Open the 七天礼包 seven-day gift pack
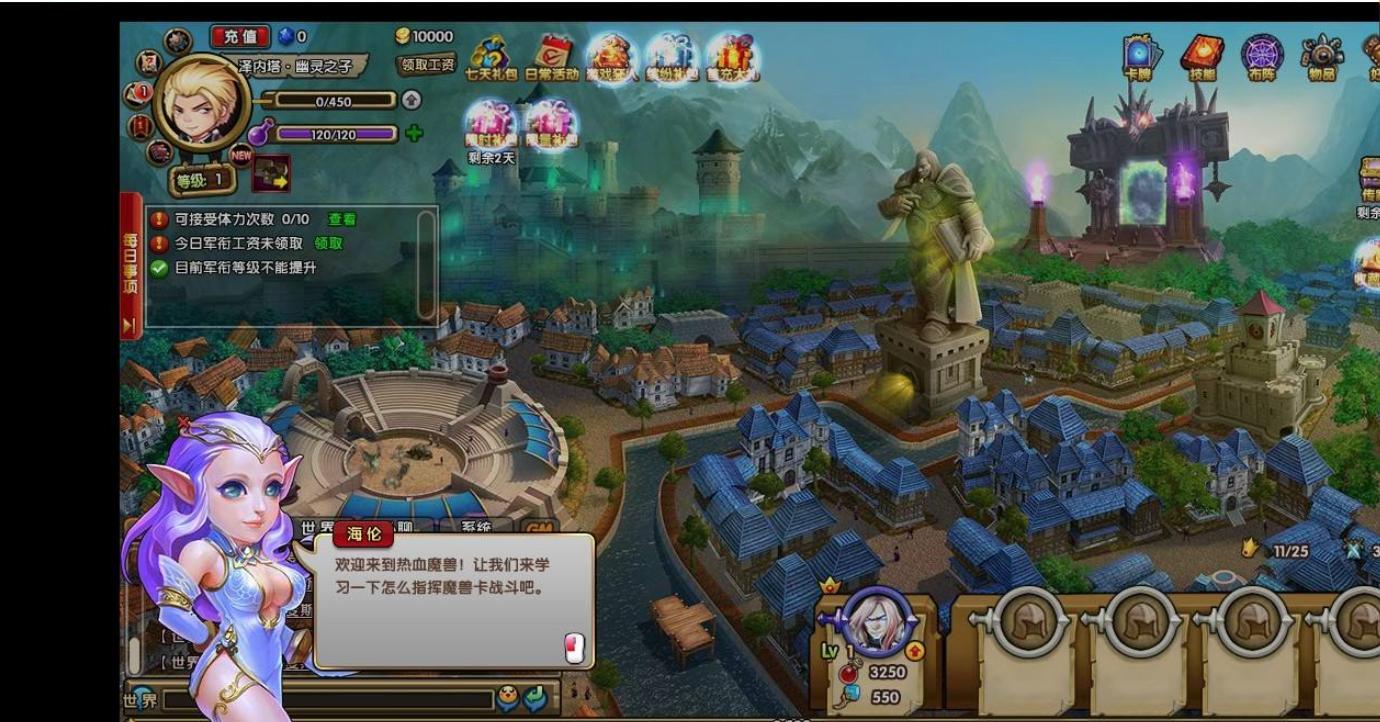This screenshot has height=722, width=1380. 490,55
